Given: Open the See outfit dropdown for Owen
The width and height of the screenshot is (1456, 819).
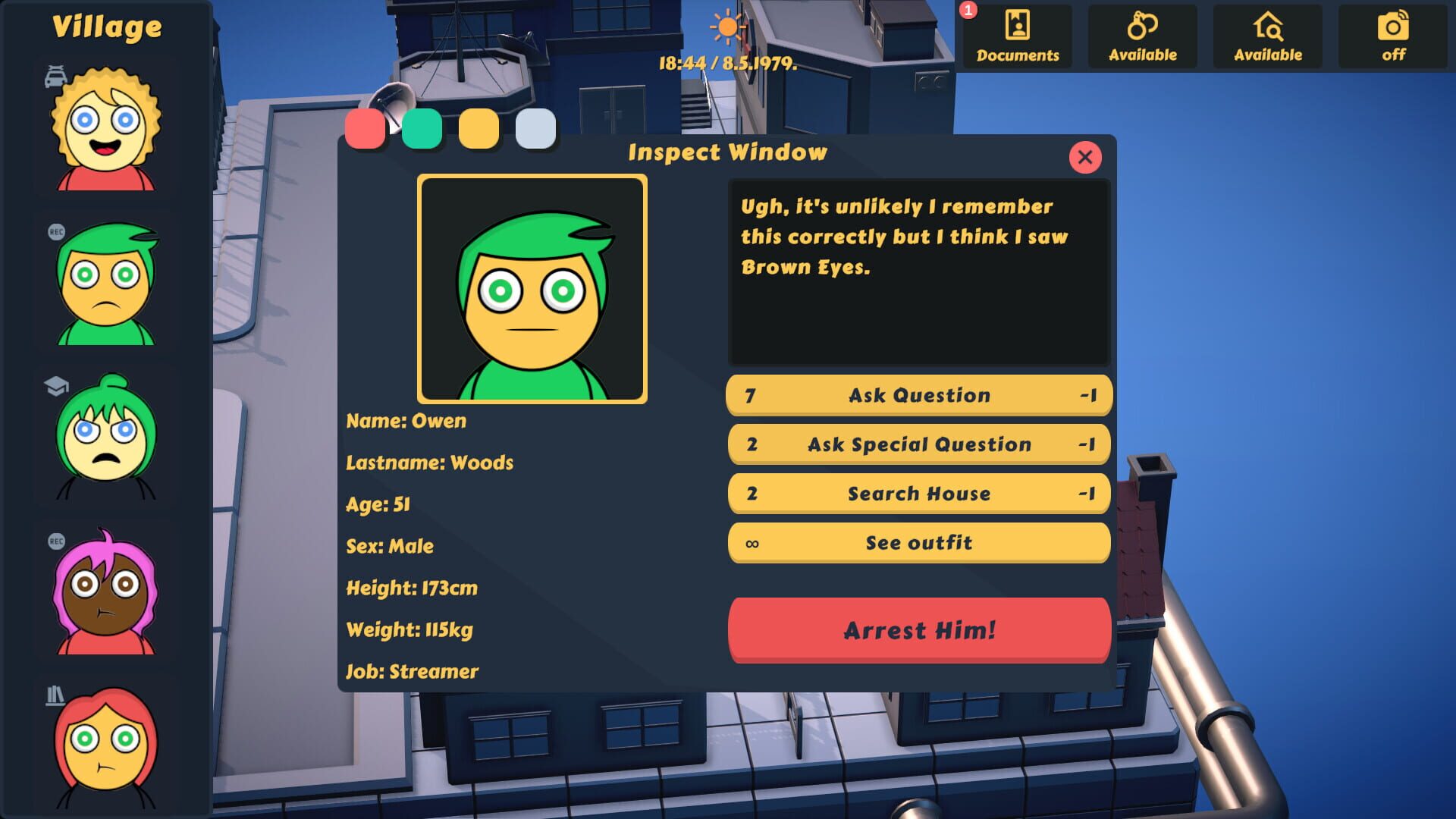Looking at the screenshot, I should 918,542.
